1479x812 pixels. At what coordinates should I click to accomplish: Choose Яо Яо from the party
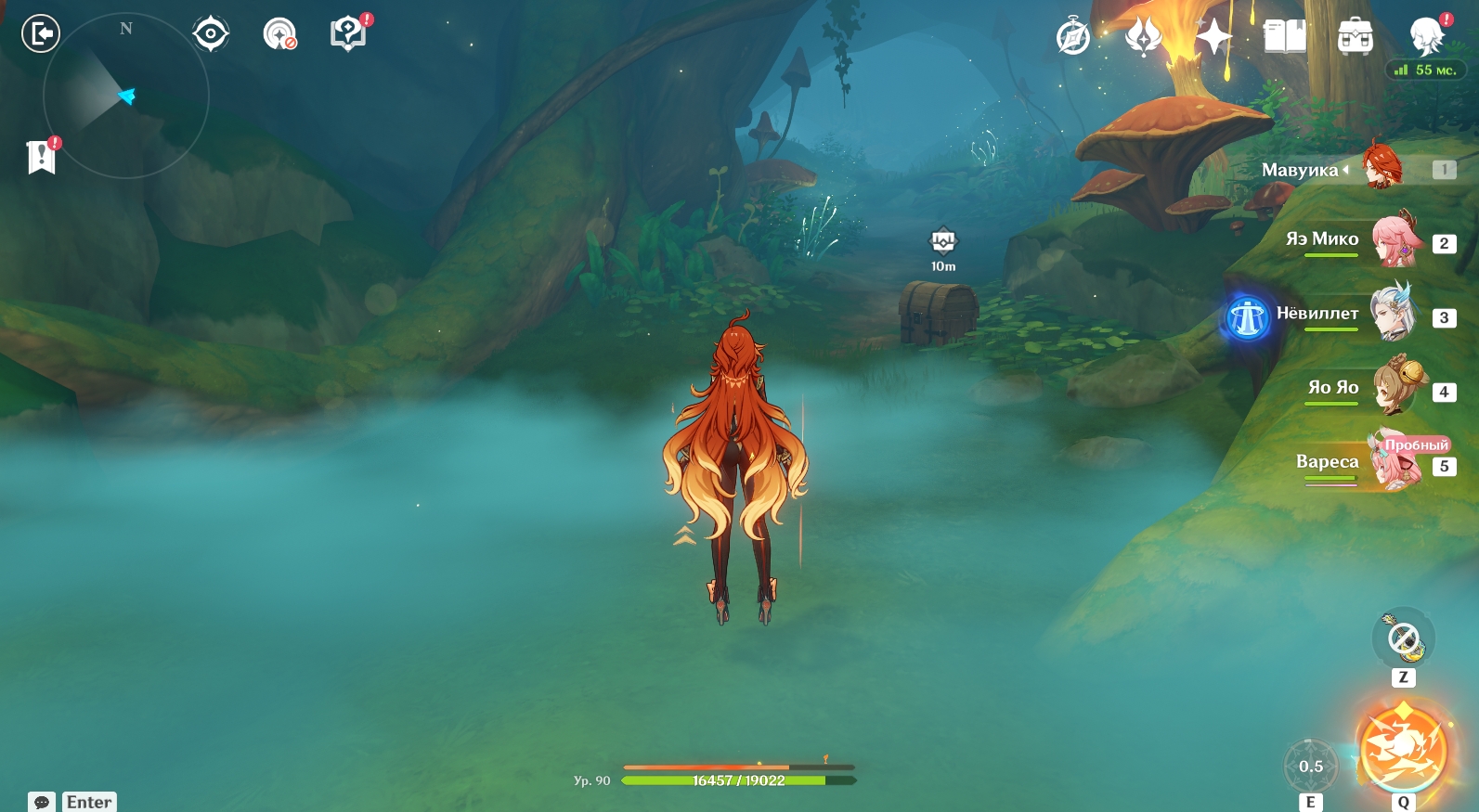click(1394, 389)
